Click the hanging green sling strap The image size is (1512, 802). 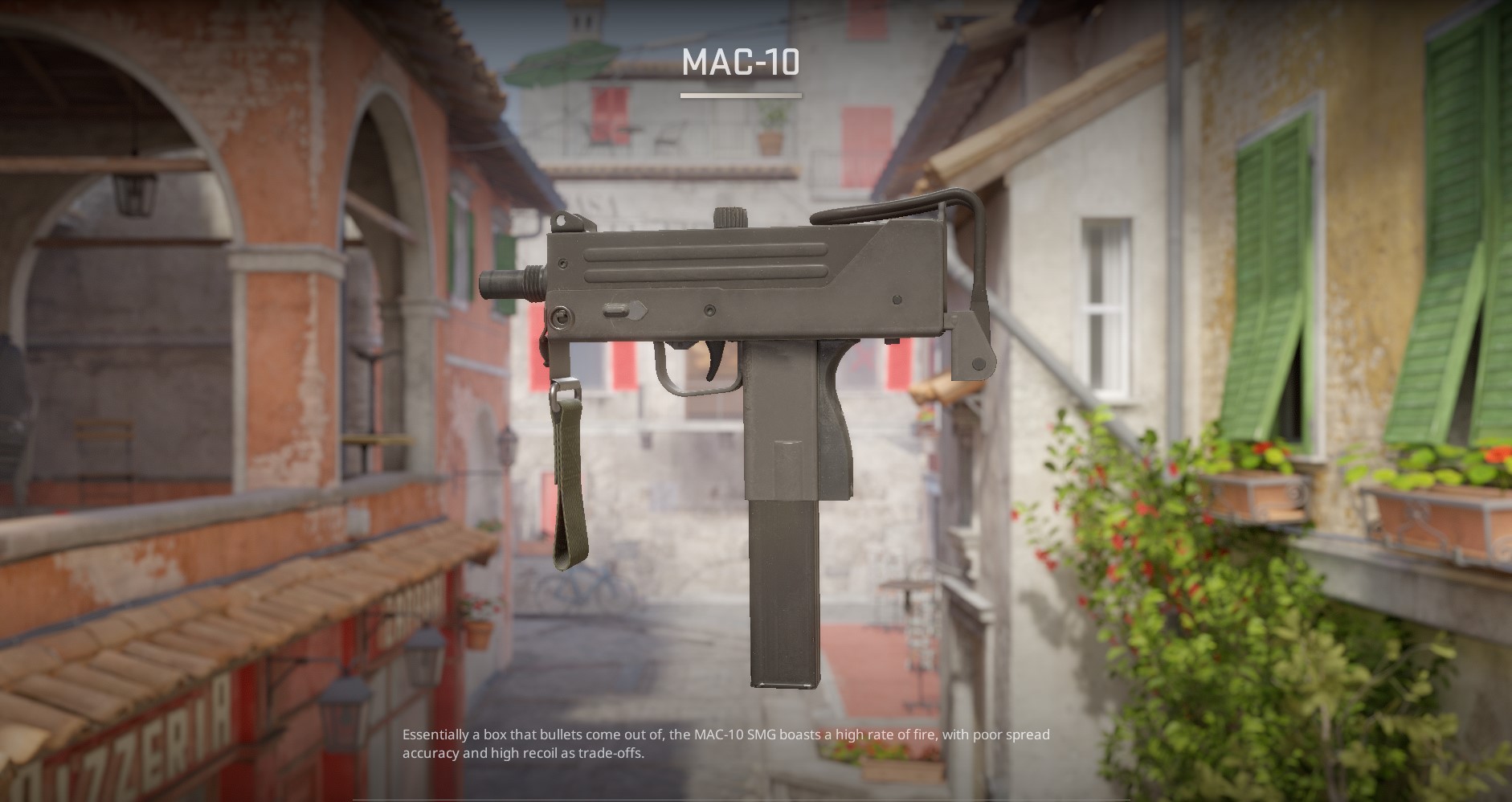tap(570, 482)
